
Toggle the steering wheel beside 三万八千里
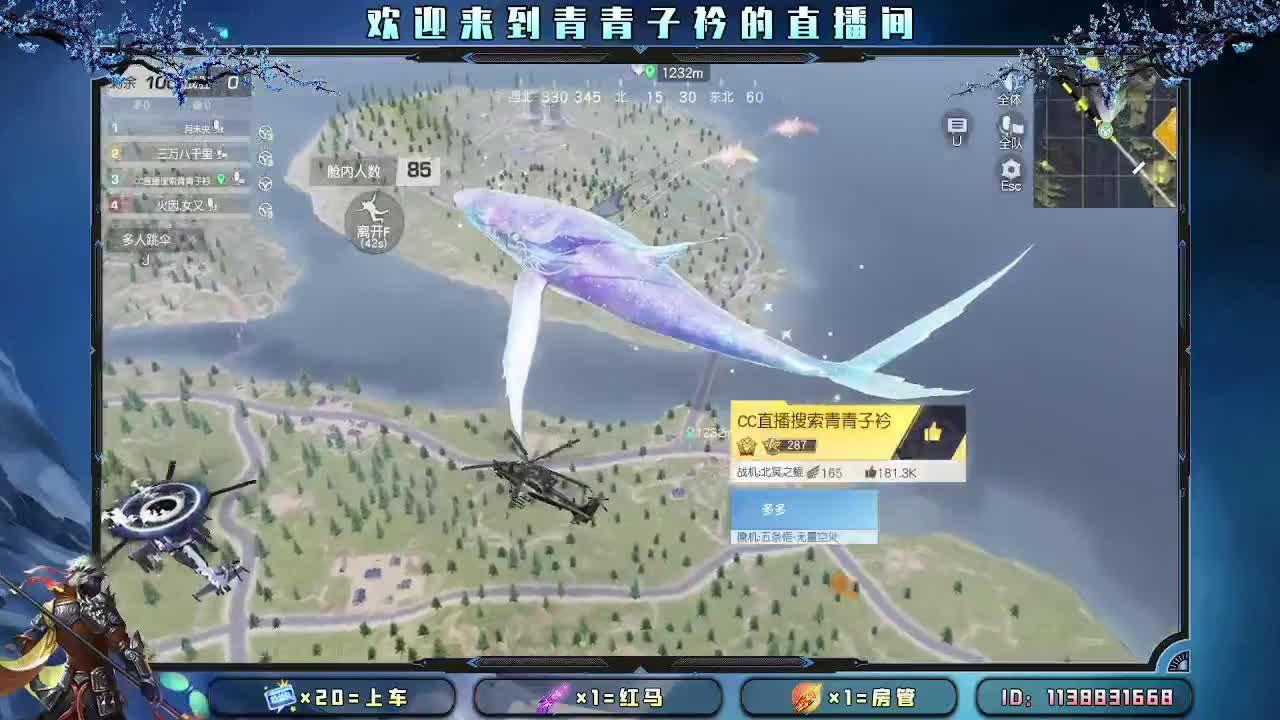[265, 158]
